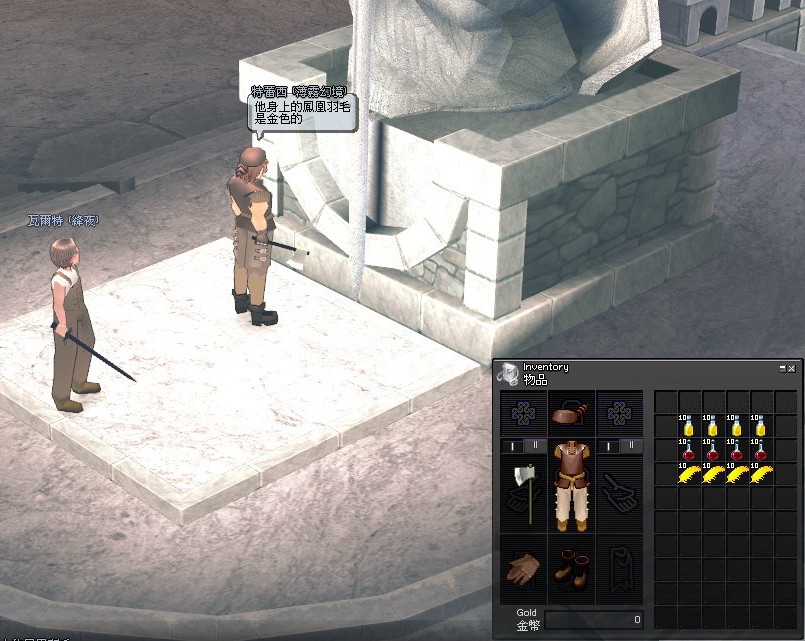This screenshot has height=641, width=805.
Task: Minimize the Inventory window
Action: pyautogui.click(x=782, y=369)
